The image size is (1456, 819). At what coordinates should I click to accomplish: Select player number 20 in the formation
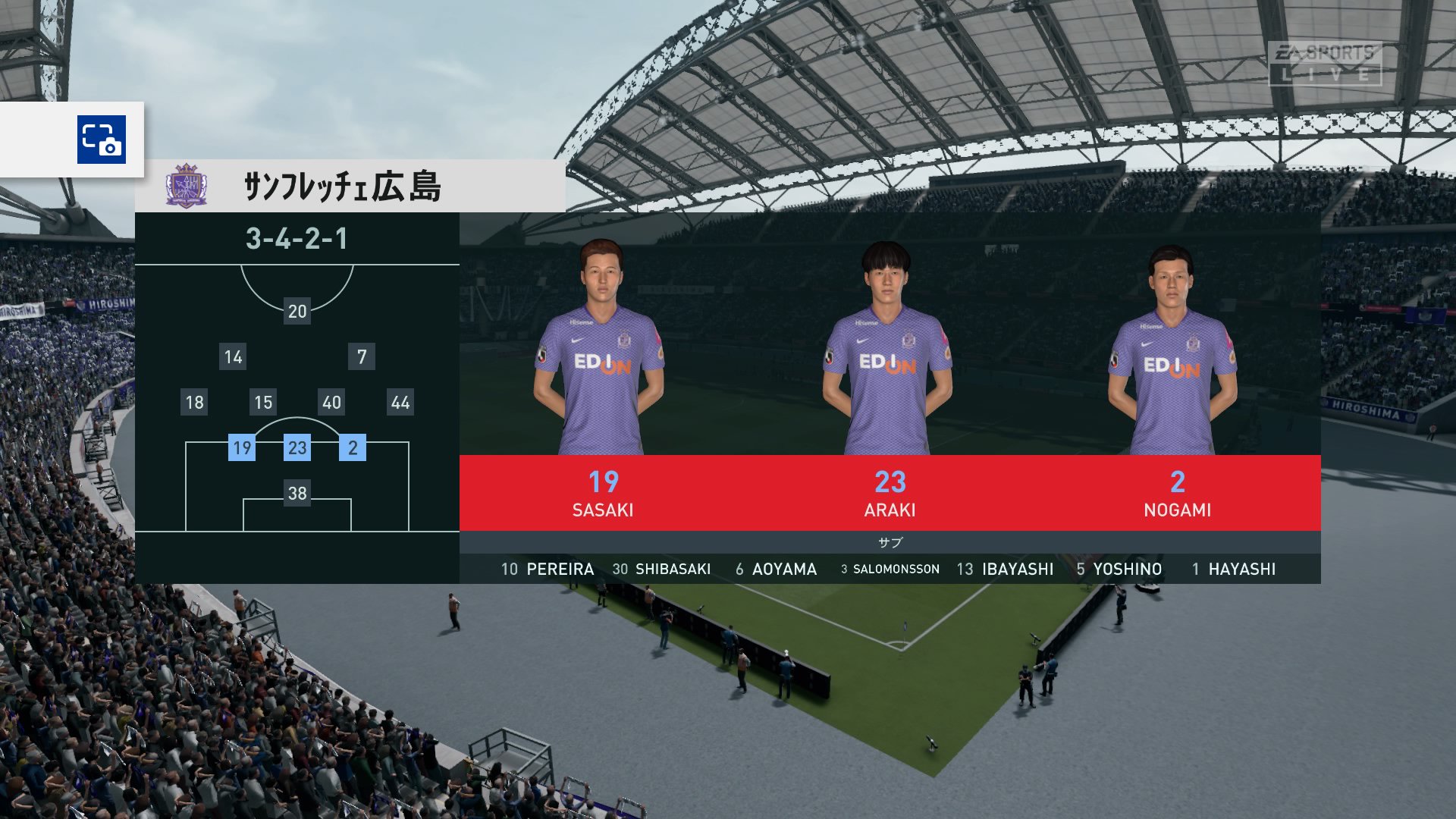coord(297,311)
